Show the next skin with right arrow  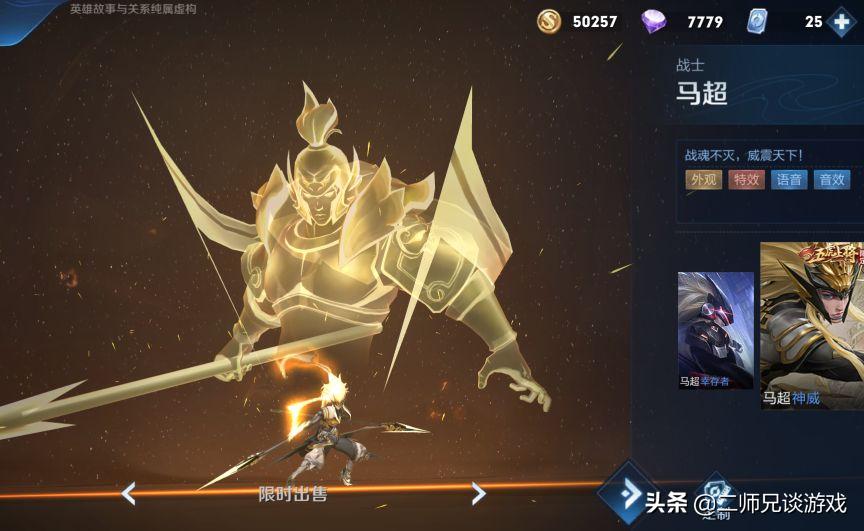click(x=478, y=493)
